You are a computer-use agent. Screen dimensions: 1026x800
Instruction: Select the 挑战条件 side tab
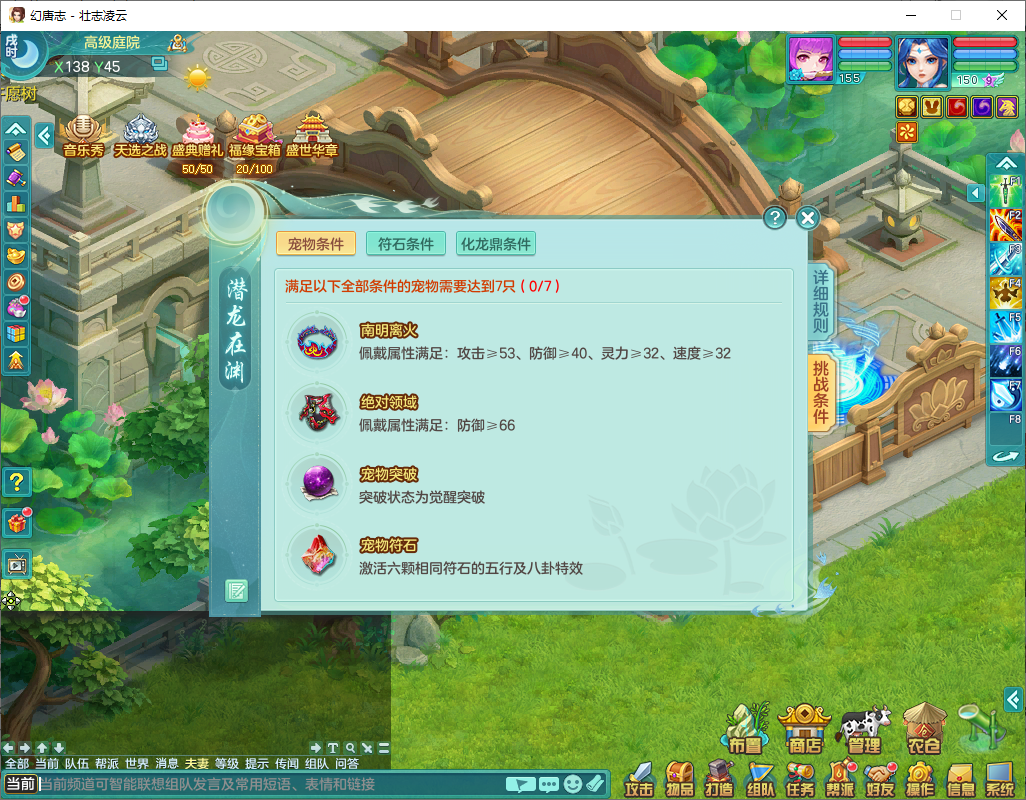coord(820,392)
